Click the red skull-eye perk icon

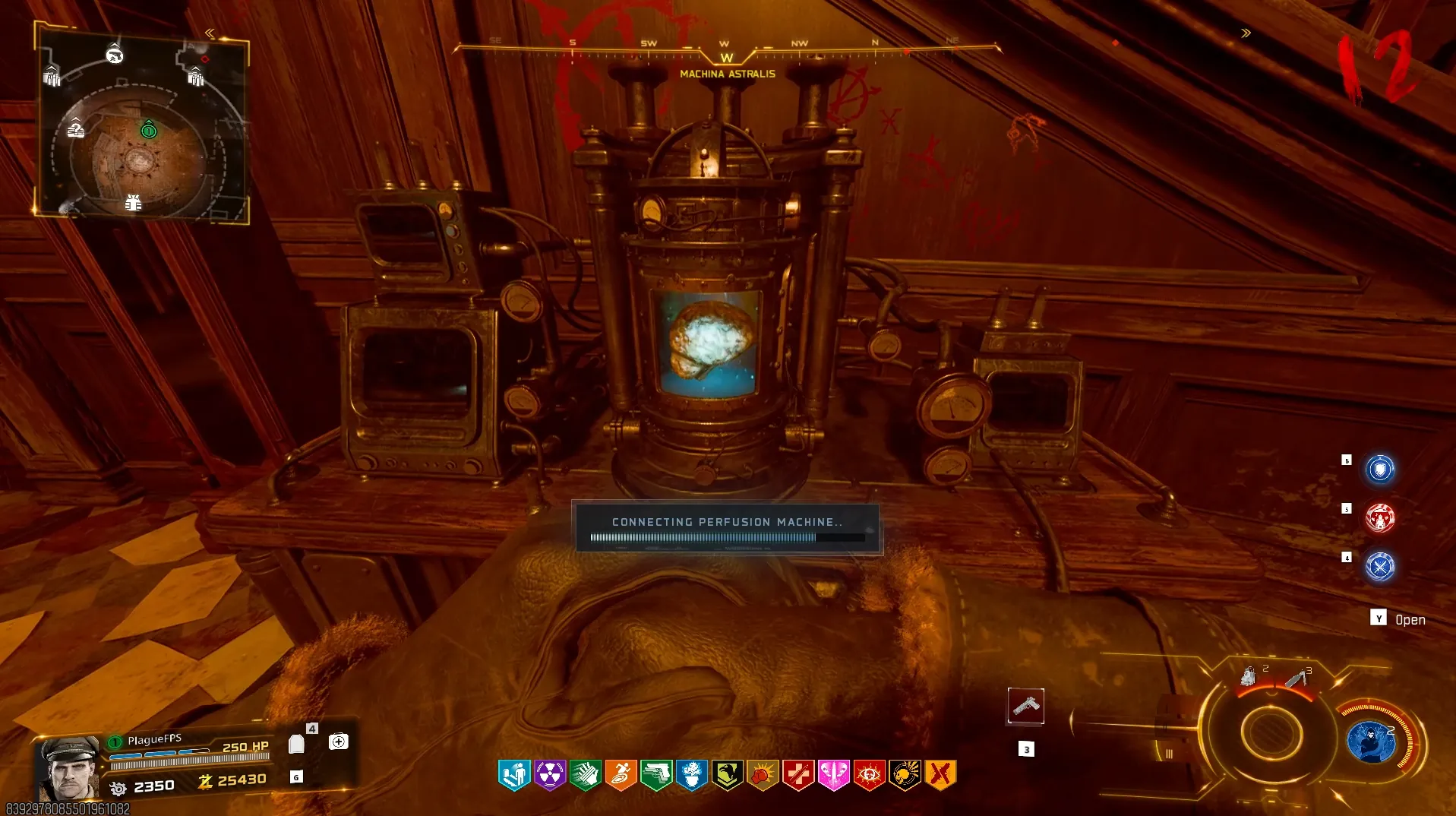(x=869, y=775)
